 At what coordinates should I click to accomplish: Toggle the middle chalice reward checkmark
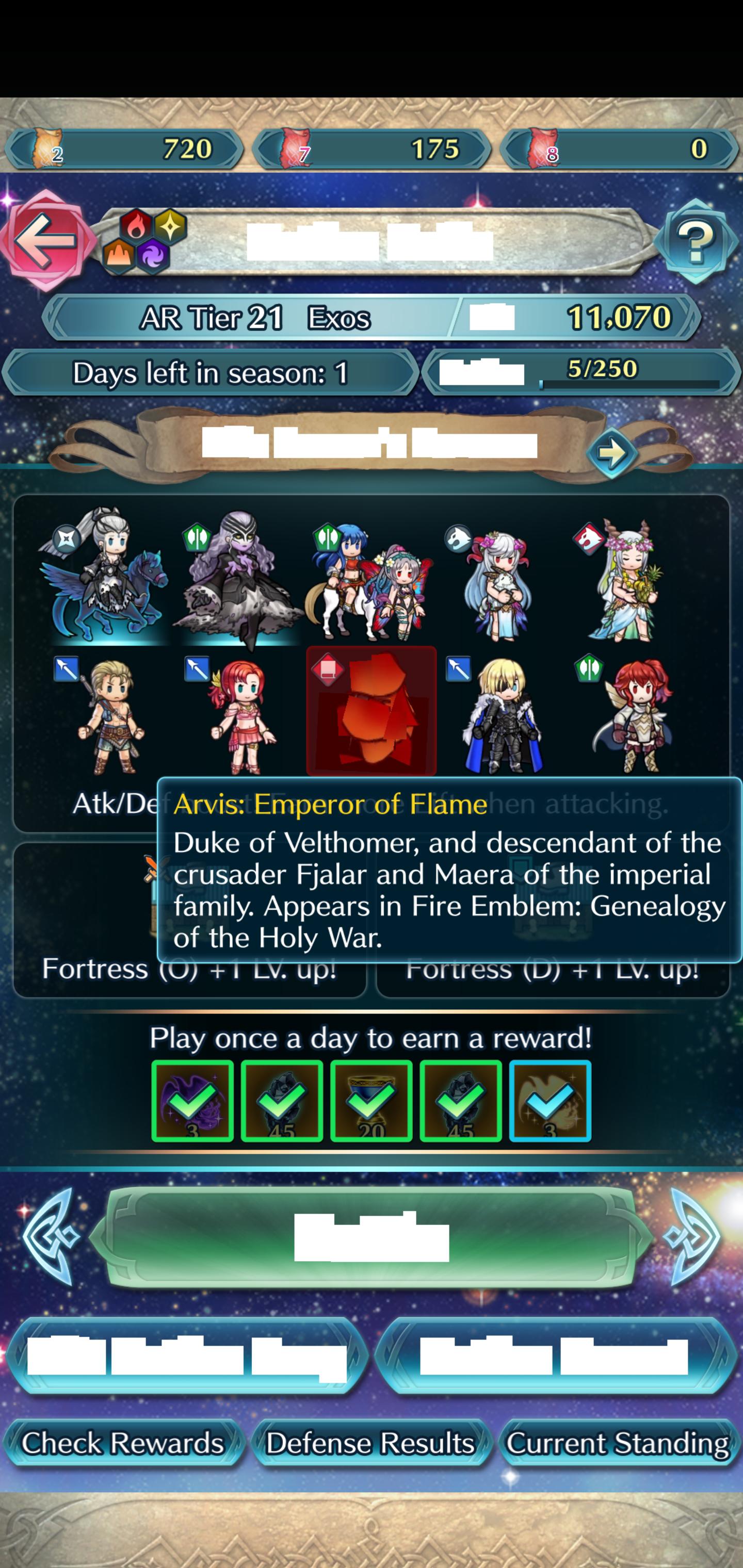372,1102
